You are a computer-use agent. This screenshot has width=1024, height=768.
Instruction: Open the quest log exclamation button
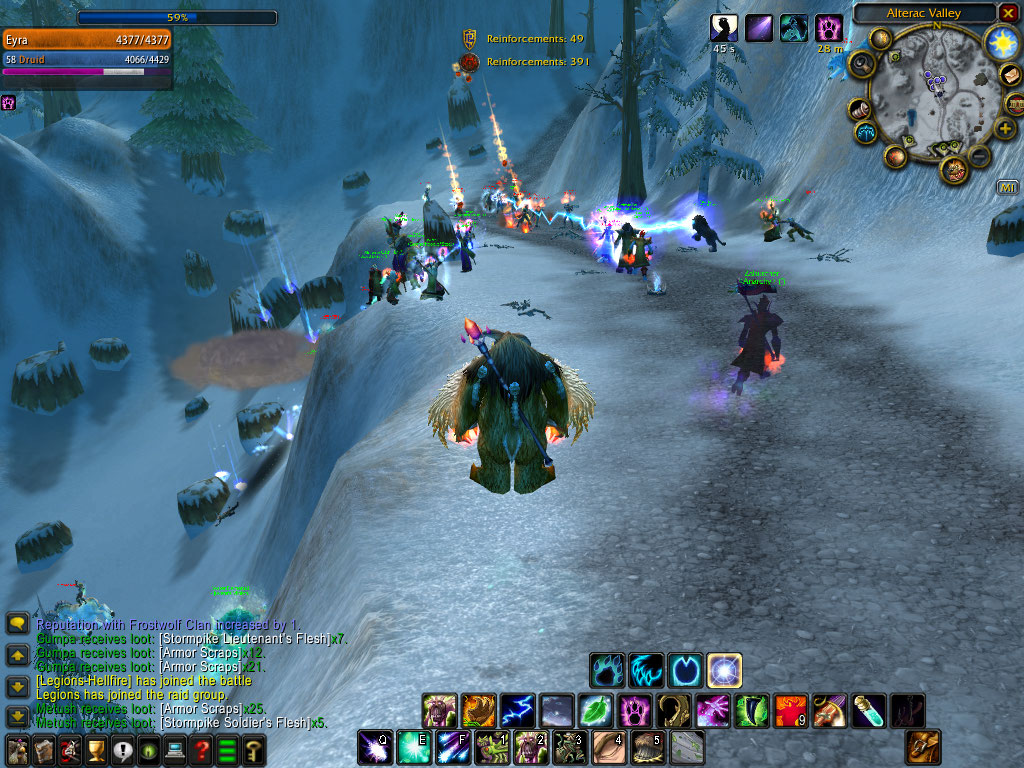(x=123, y=749)
